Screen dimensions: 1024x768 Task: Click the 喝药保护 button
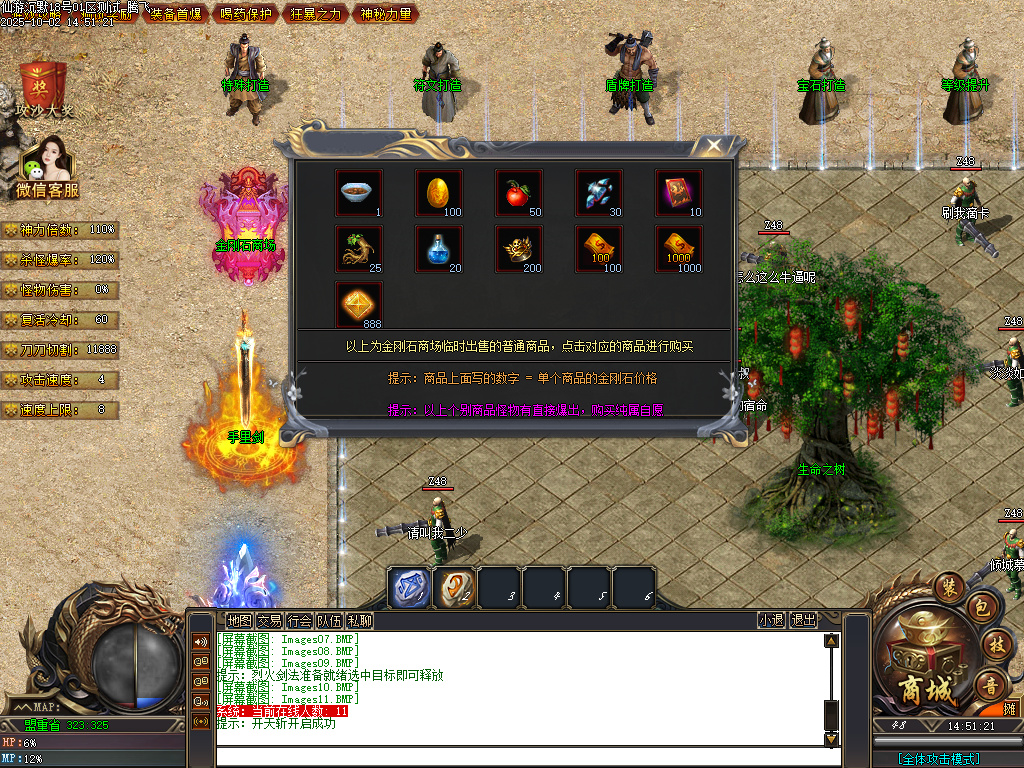coord(244,13)
